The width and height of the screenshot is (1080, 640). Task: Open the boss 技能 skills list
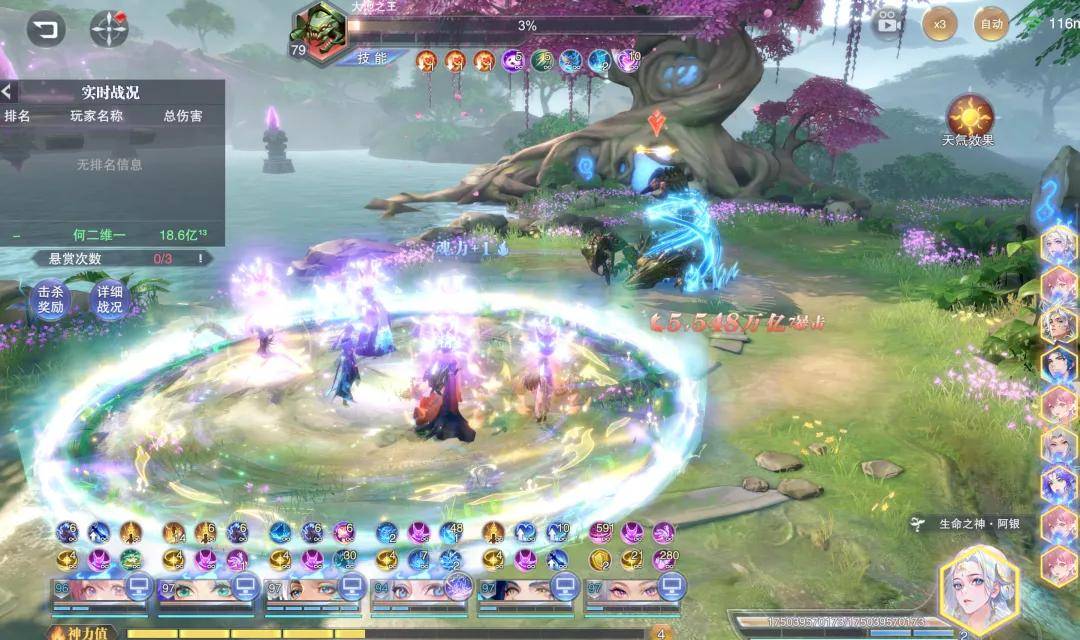372,58
